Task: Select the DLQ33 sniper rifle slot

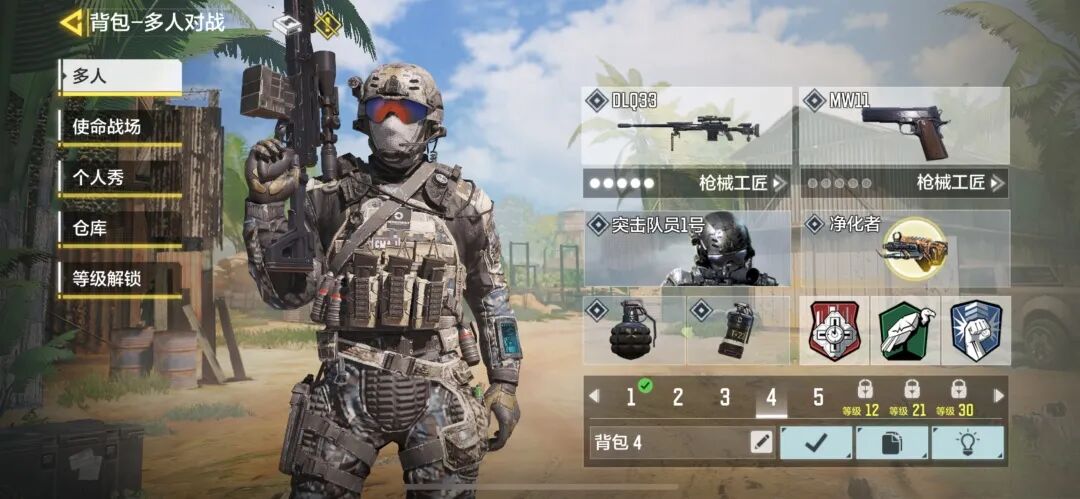Action: (686, 126)
